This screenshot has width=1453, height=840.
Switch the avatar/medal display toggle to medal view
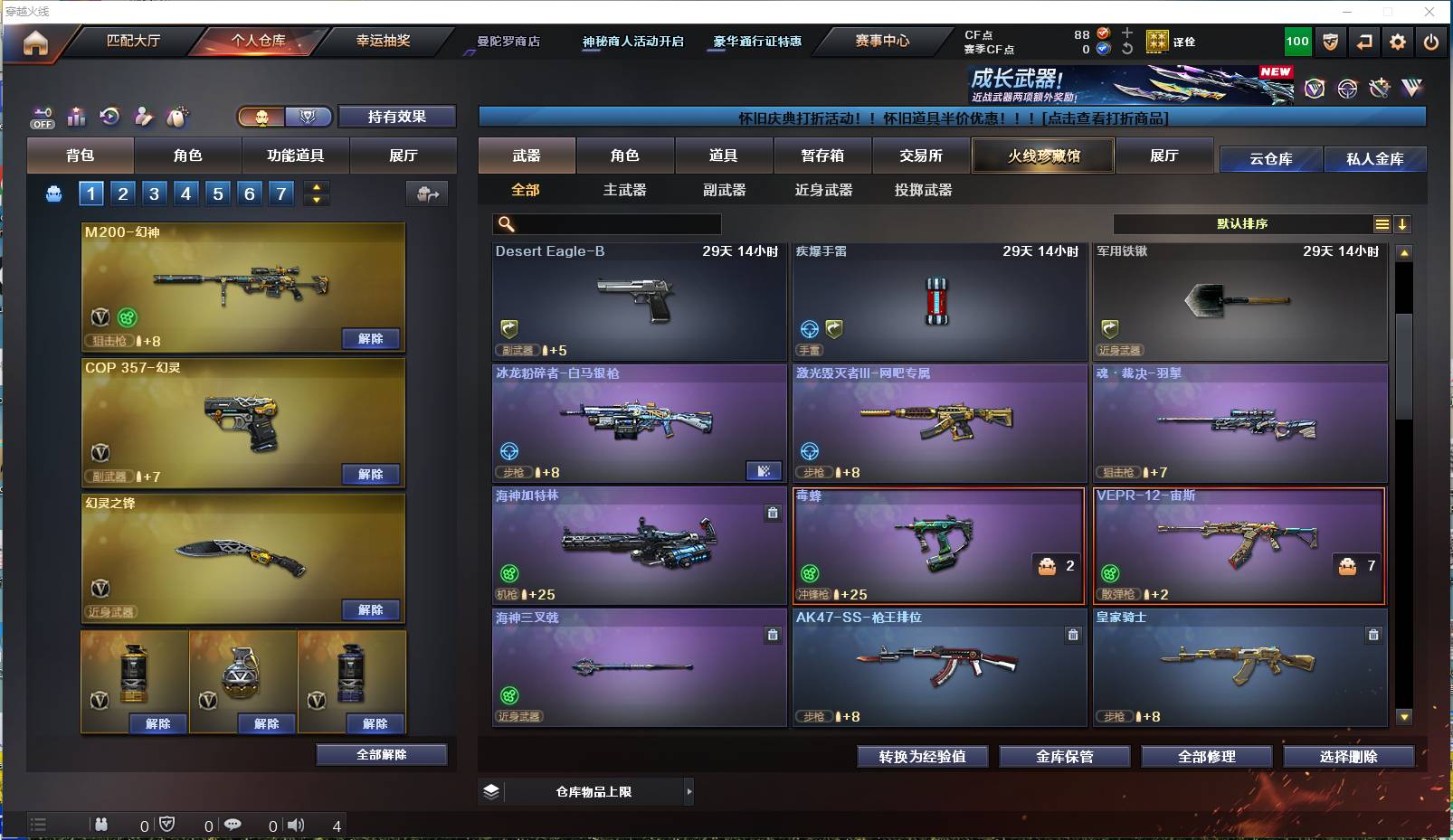click(x=308, y=117)
